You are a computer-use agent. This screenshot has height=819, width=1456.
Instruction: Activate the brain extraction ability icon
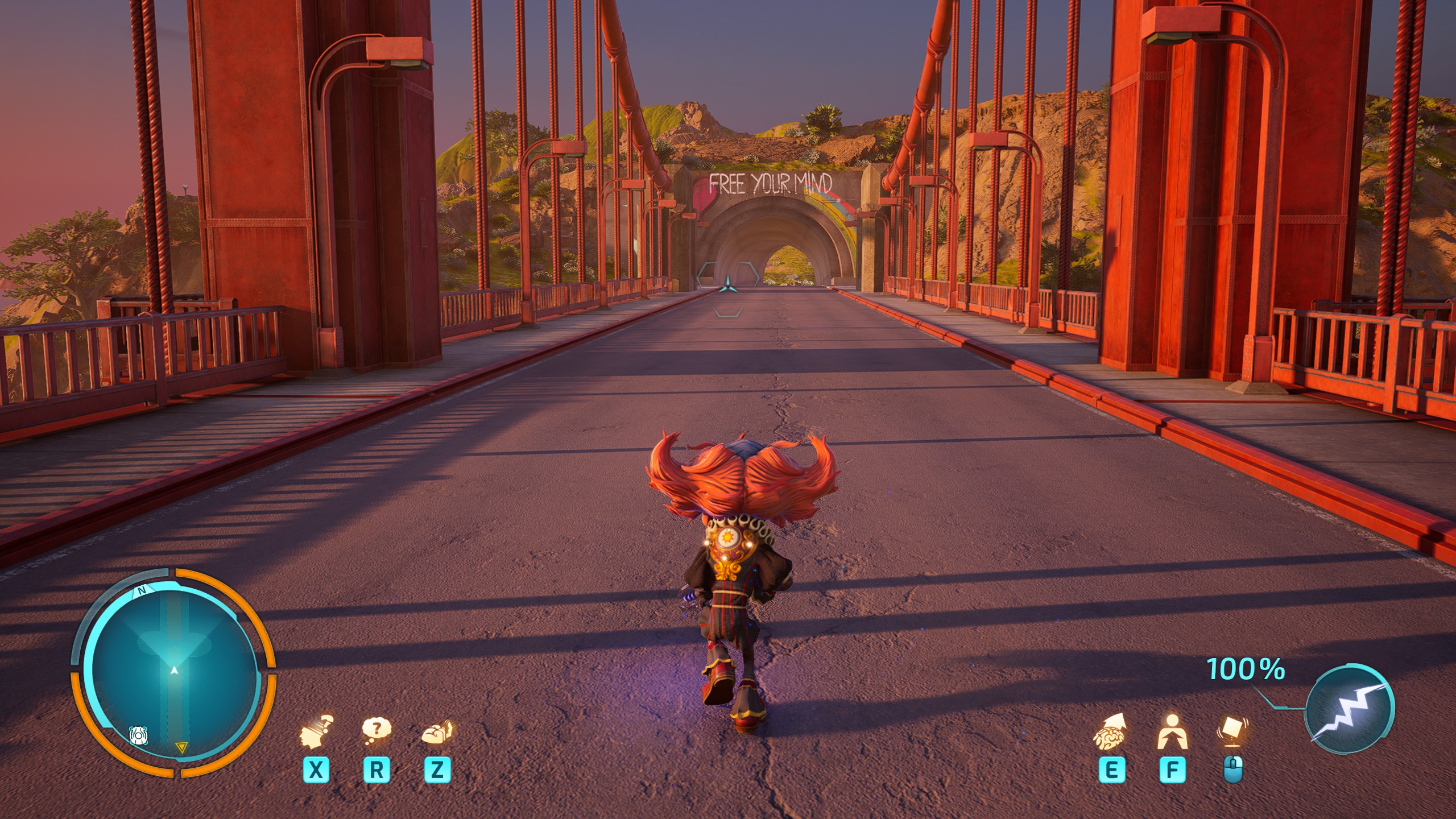[1110, 733]
